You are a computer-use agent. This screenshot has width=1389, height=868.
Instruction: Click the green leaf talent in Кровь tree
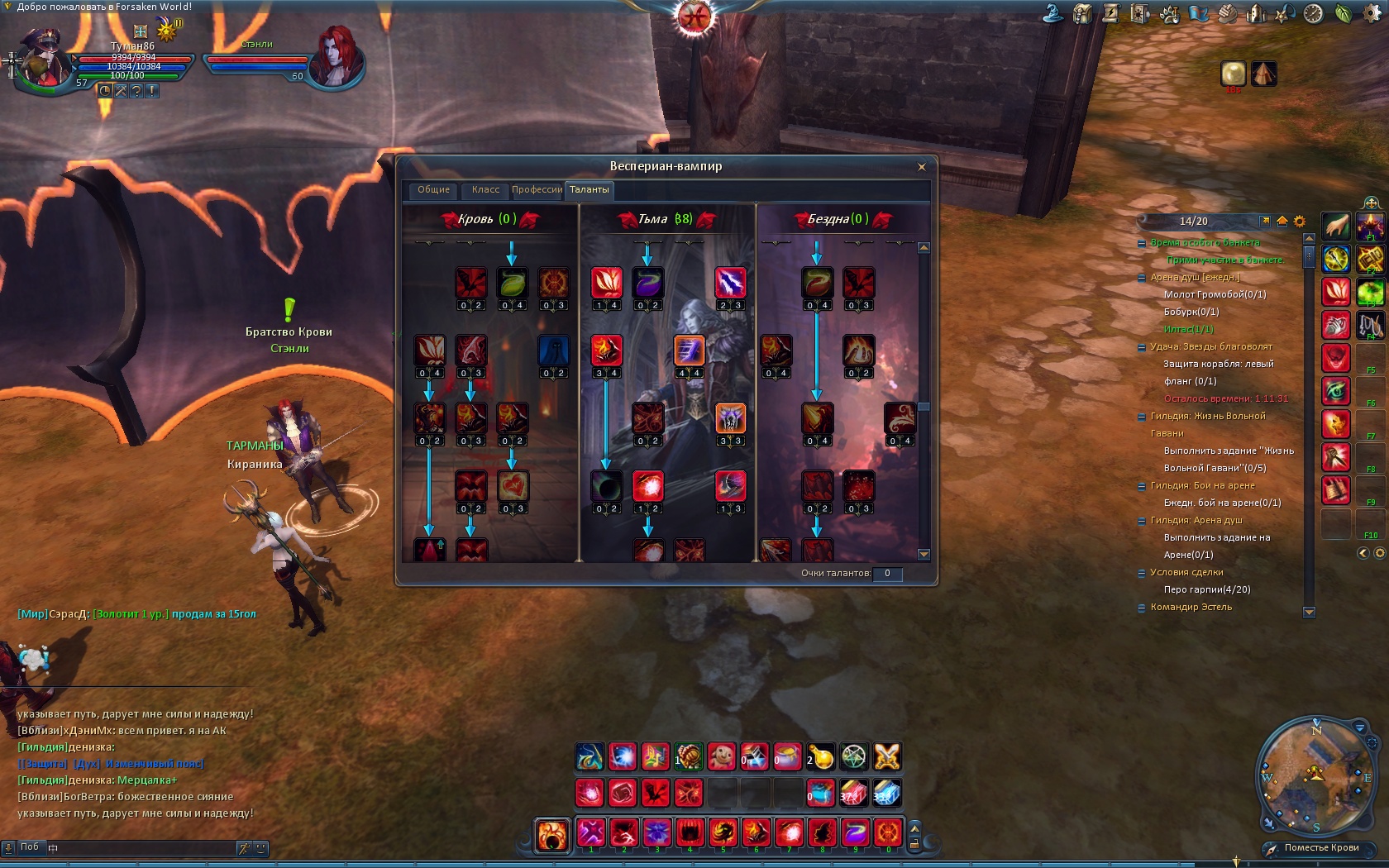tap(512, 283)
